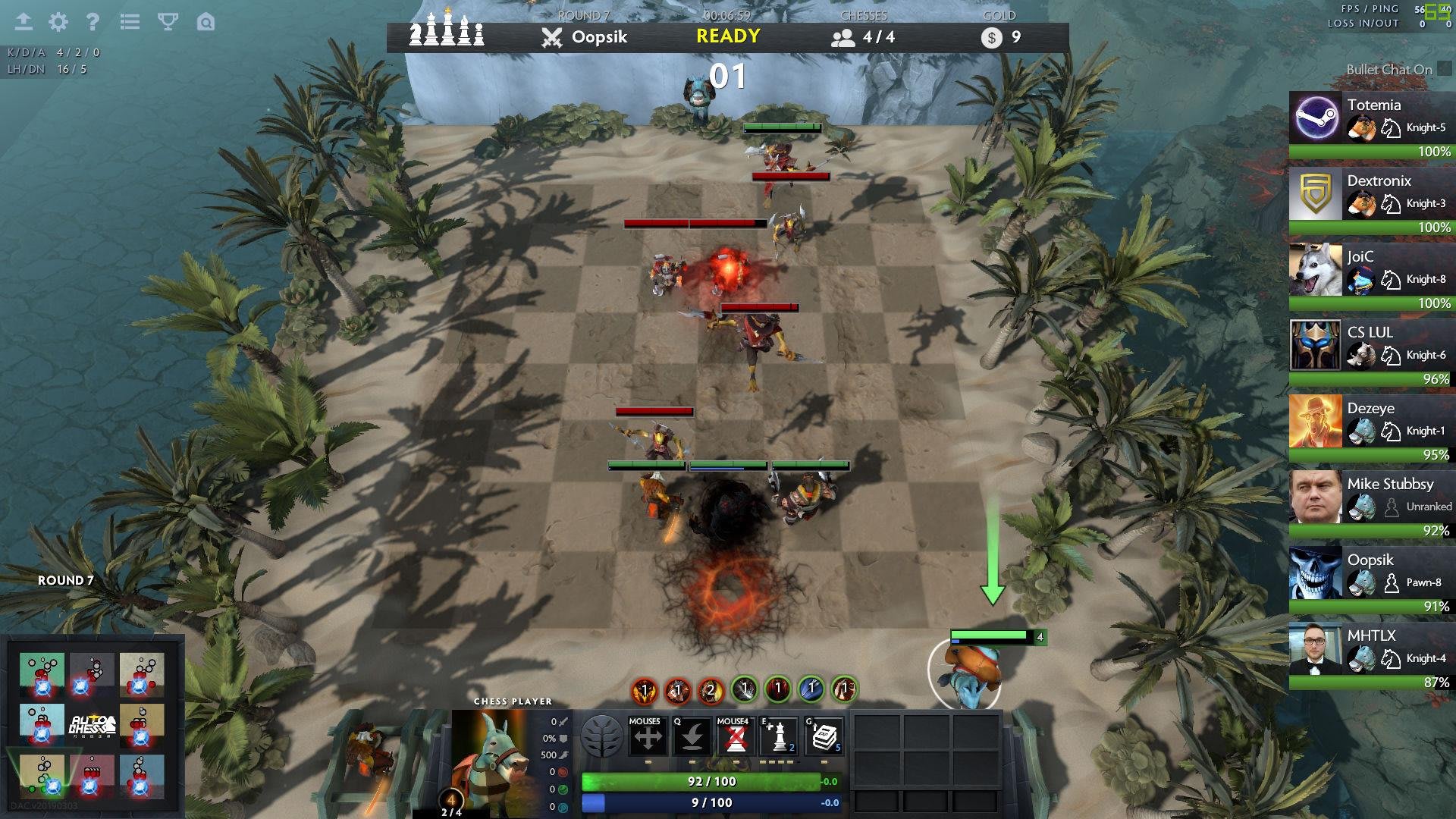The height and width of the screenshot is (819, 1456).
Task: Open the scoreboard list icon
Action: (130, 22)
